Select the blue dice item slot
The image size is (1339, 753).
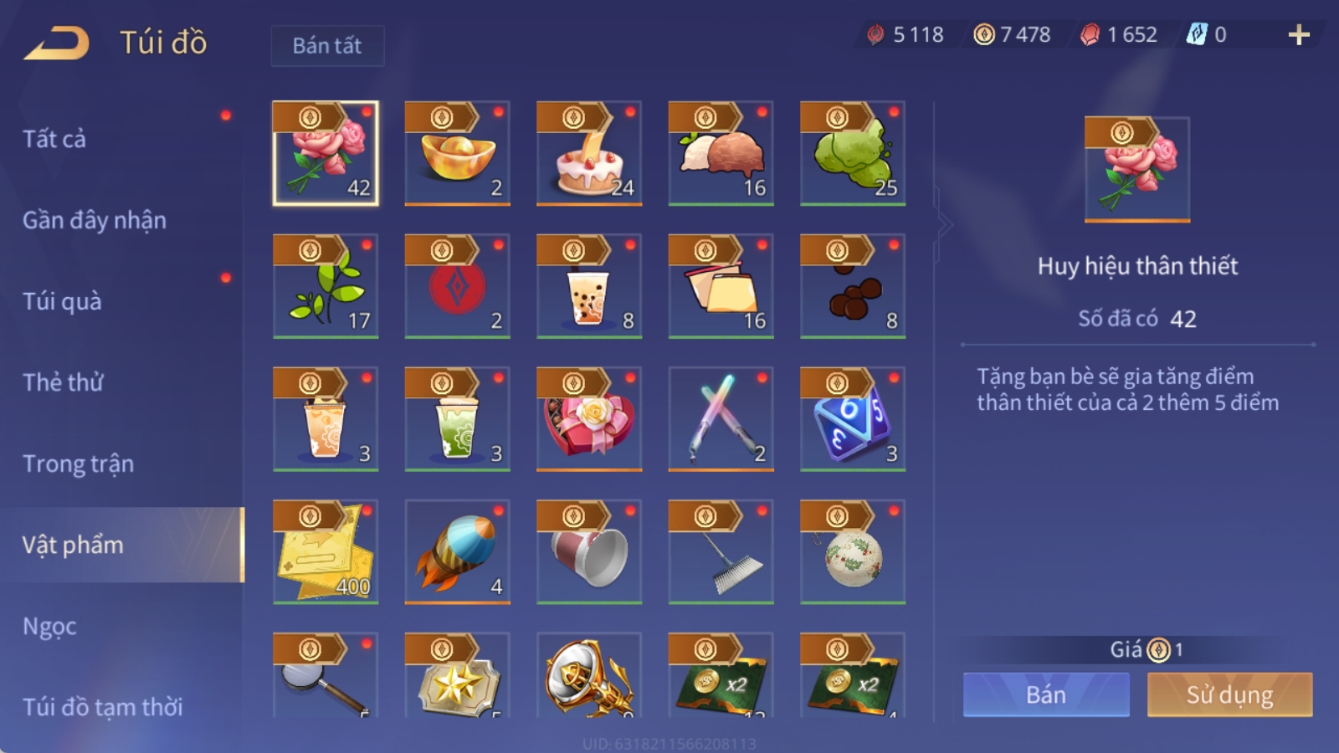click(x=852, y=420)
